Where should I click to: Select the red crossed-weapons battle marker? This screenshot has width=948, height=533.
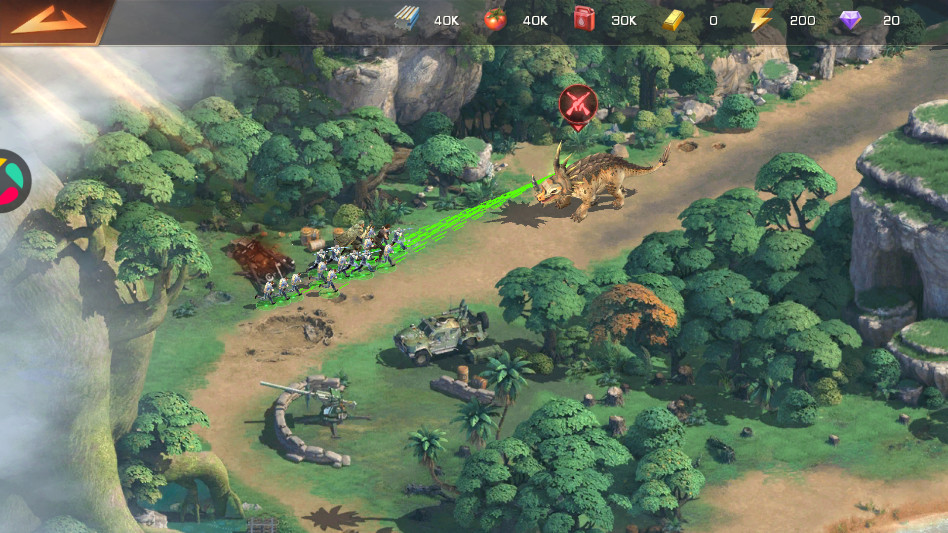click(577, 104)
